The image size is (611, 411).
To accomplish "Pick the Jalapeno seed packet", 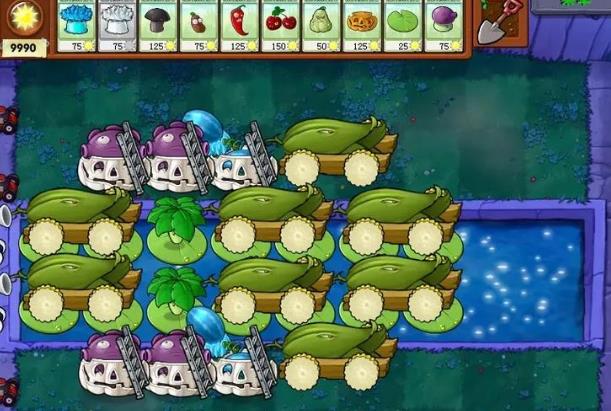I will tap(239, 26).
